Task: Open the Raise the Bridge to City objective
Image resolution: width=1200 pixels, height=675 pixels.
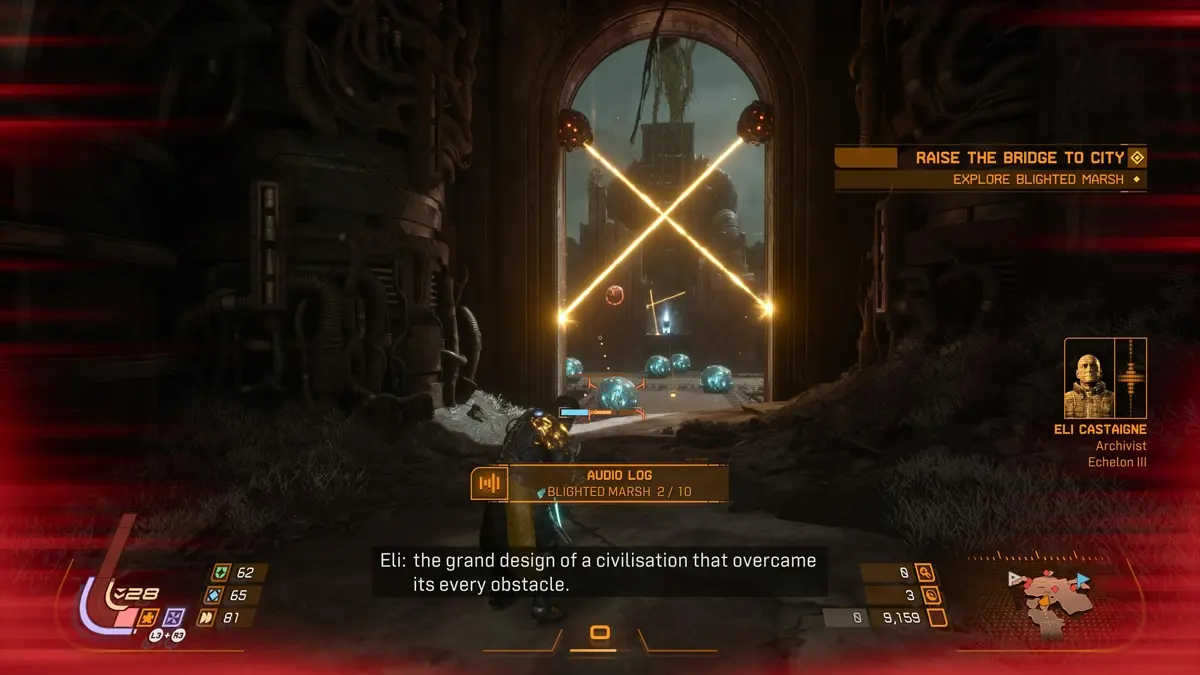Action: coord(1020,158)
